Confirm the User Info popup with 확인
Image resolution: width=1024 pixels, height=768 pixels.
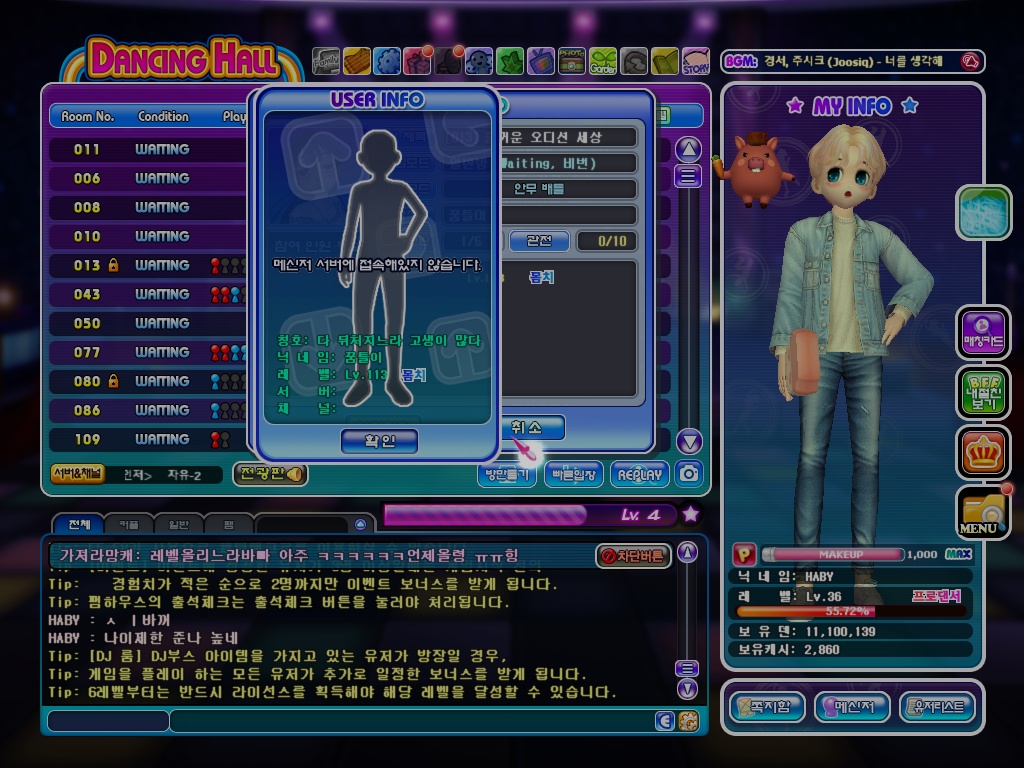point(379,441)
